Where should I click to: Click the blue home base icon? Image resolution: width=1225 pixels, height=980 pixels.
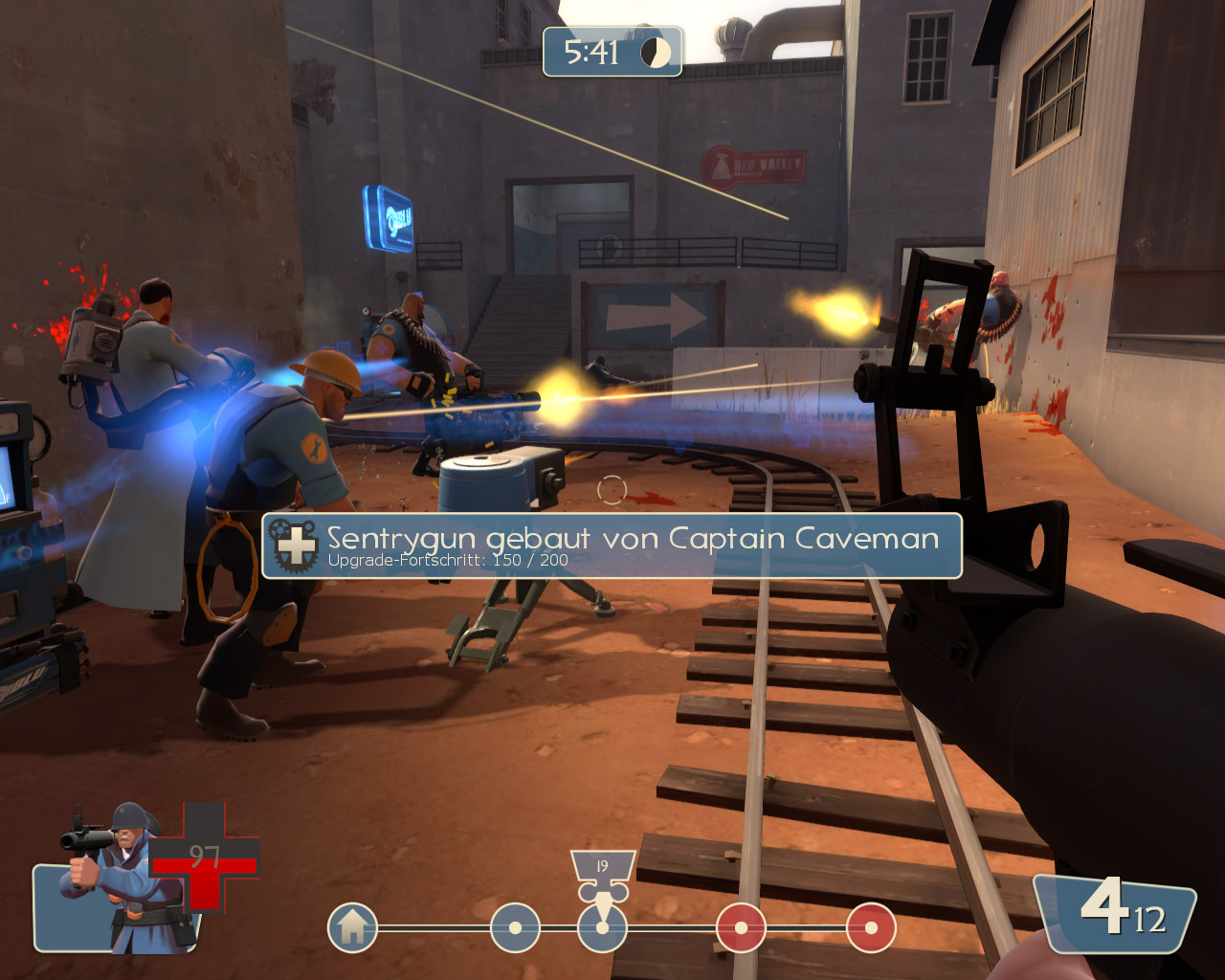(x=352, y=927)
